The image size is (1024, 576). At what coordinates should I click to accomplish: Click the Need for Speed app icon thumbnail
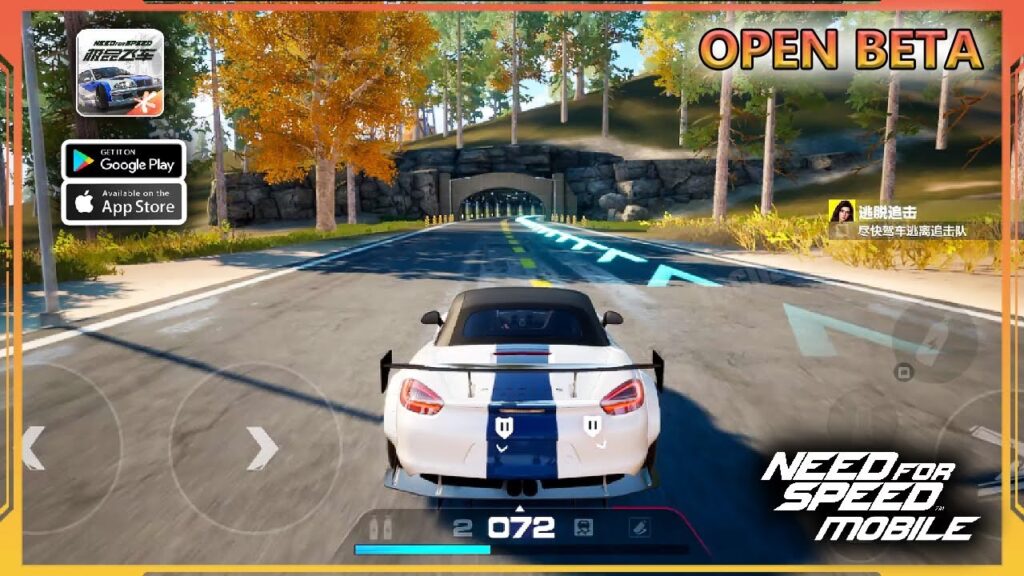pos(120,73)
